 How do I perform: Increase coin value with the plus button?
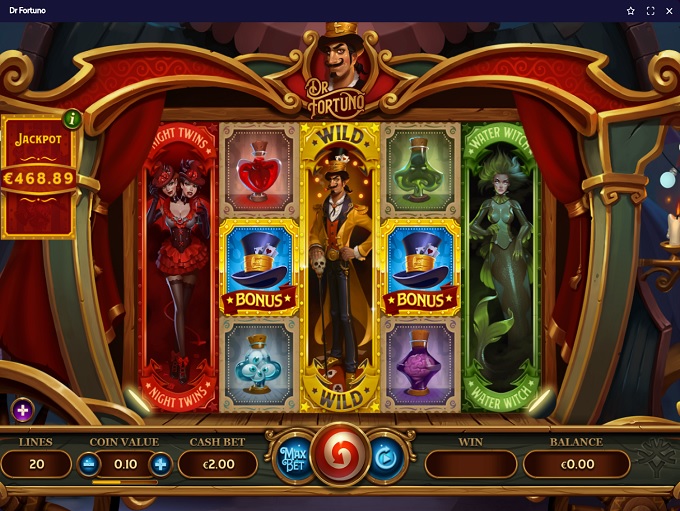160,464
